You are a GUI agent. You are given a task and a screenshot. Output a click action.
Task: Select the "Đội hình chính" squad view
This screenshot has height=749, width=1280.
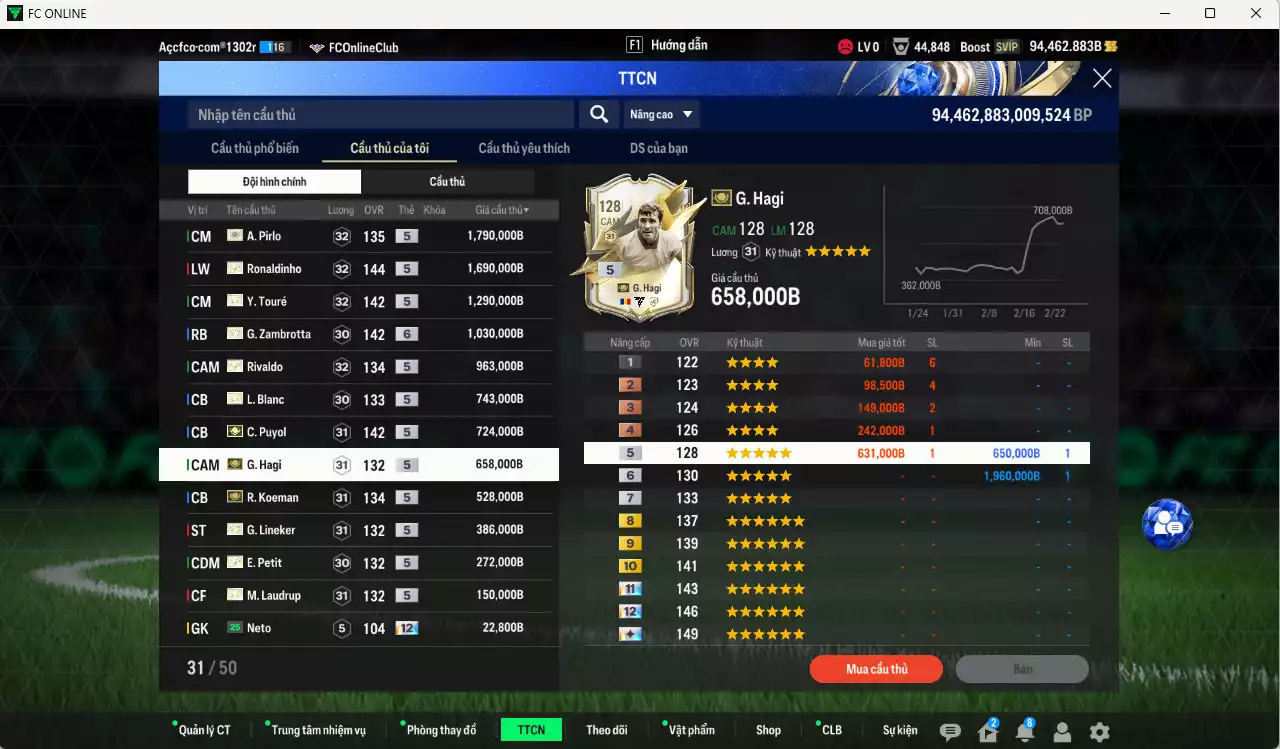coord(274,181)
